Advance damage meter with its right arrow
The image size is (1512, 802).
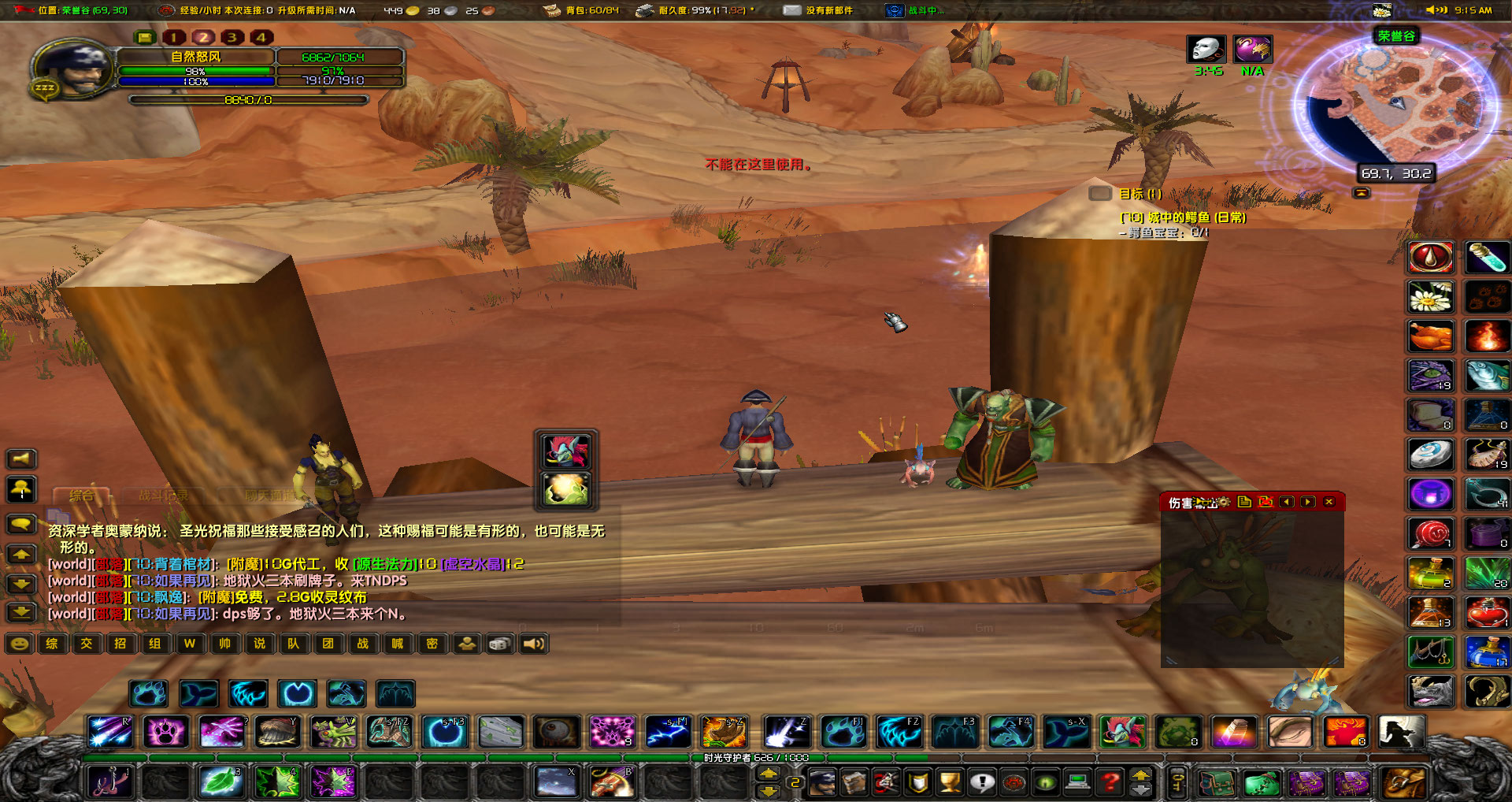pos(1308,502)
